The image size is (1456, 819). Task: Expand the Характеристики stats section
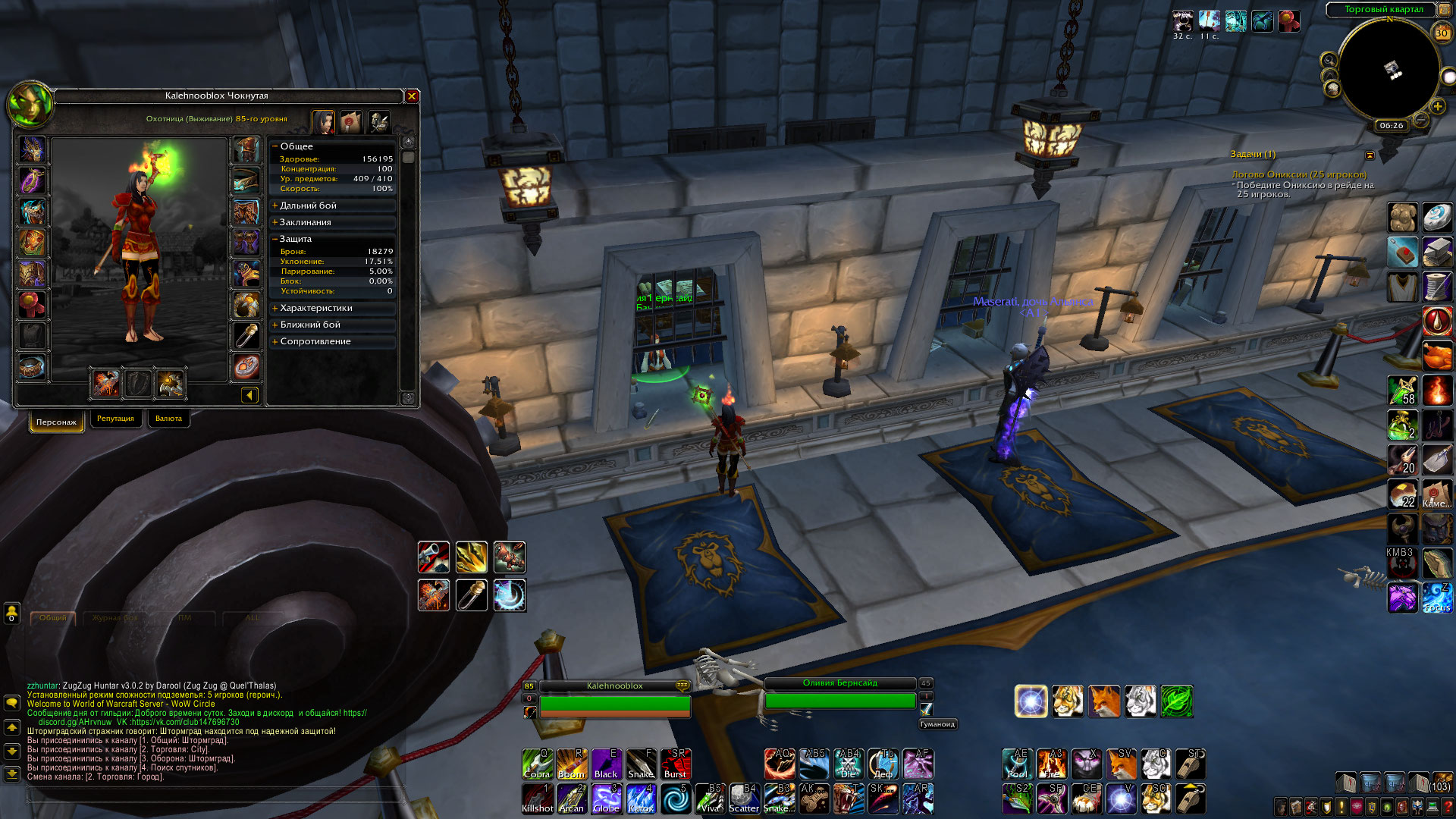coord(315,308)
